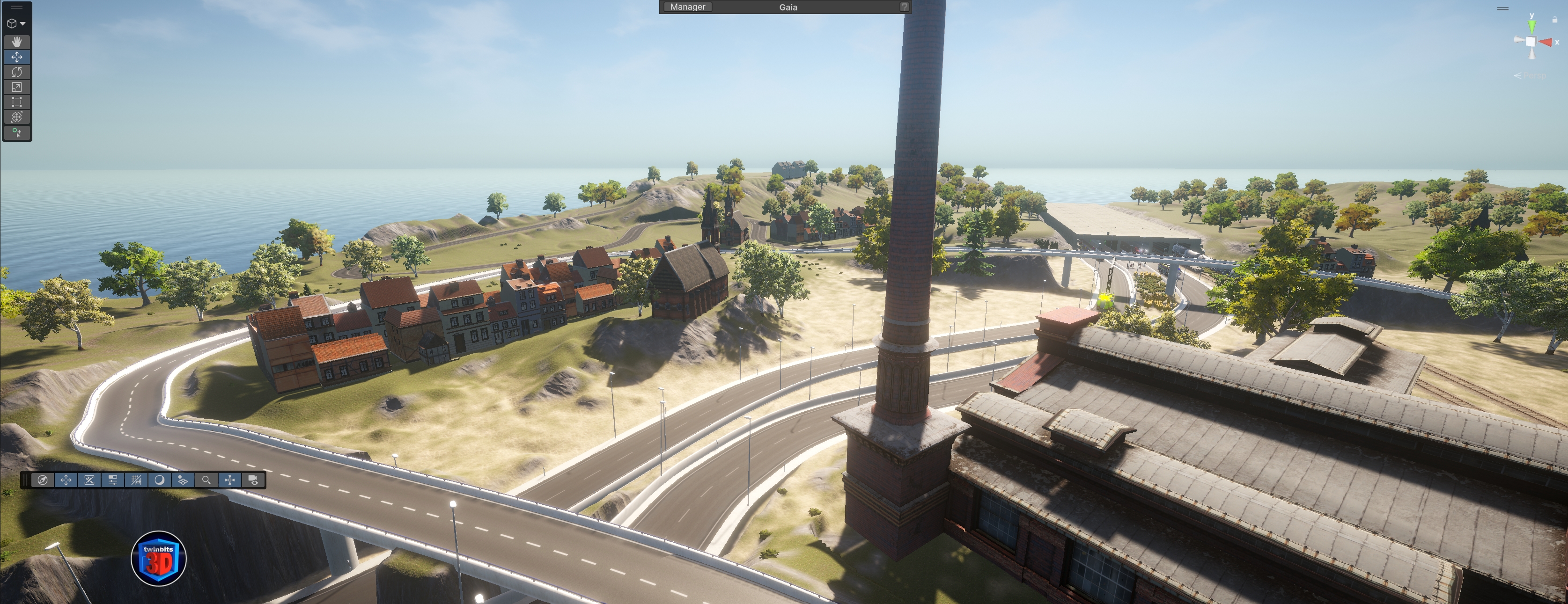The height and width of the screenshot is (604, 1568).
Task: Toggle the sliders settings icon in the bottom toolbar
Action: click(113, 480)
